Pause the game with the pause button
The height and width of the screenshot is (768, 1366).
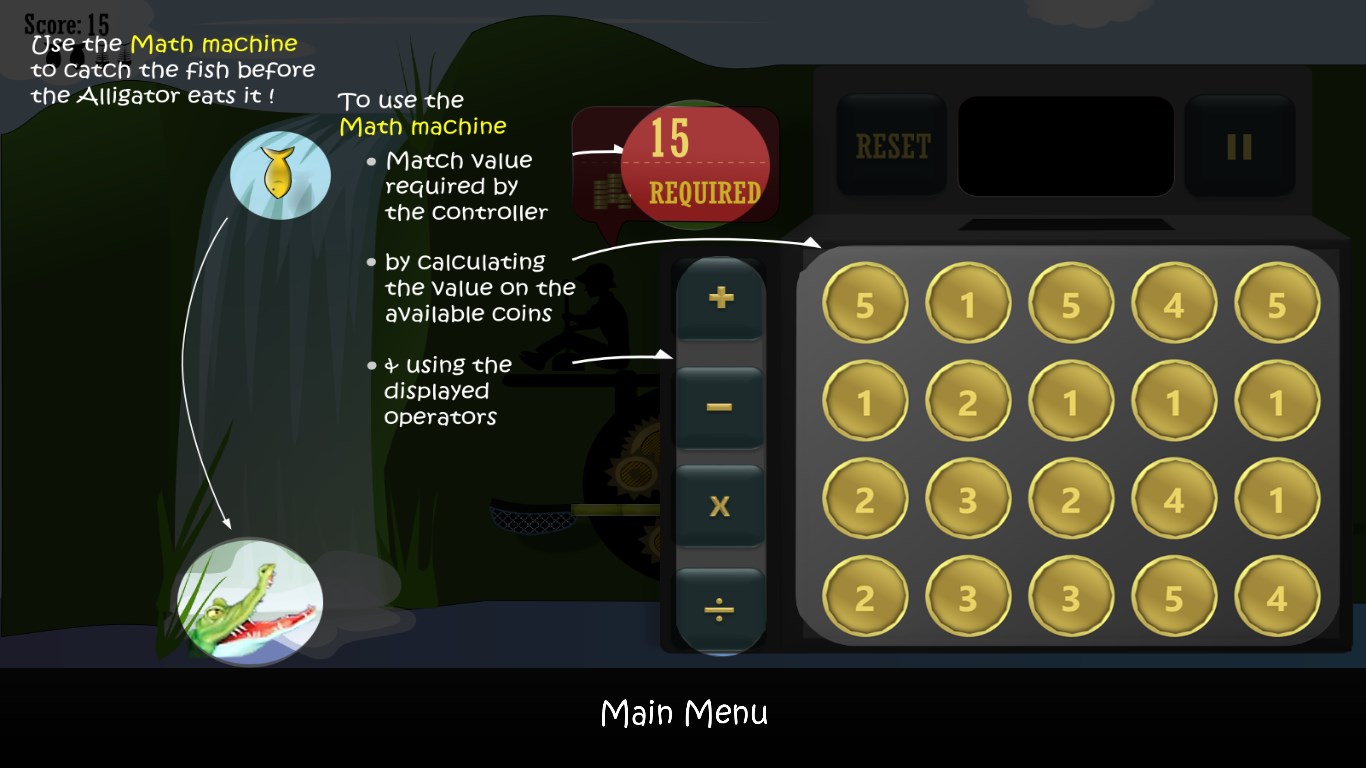pos(1239,146)
